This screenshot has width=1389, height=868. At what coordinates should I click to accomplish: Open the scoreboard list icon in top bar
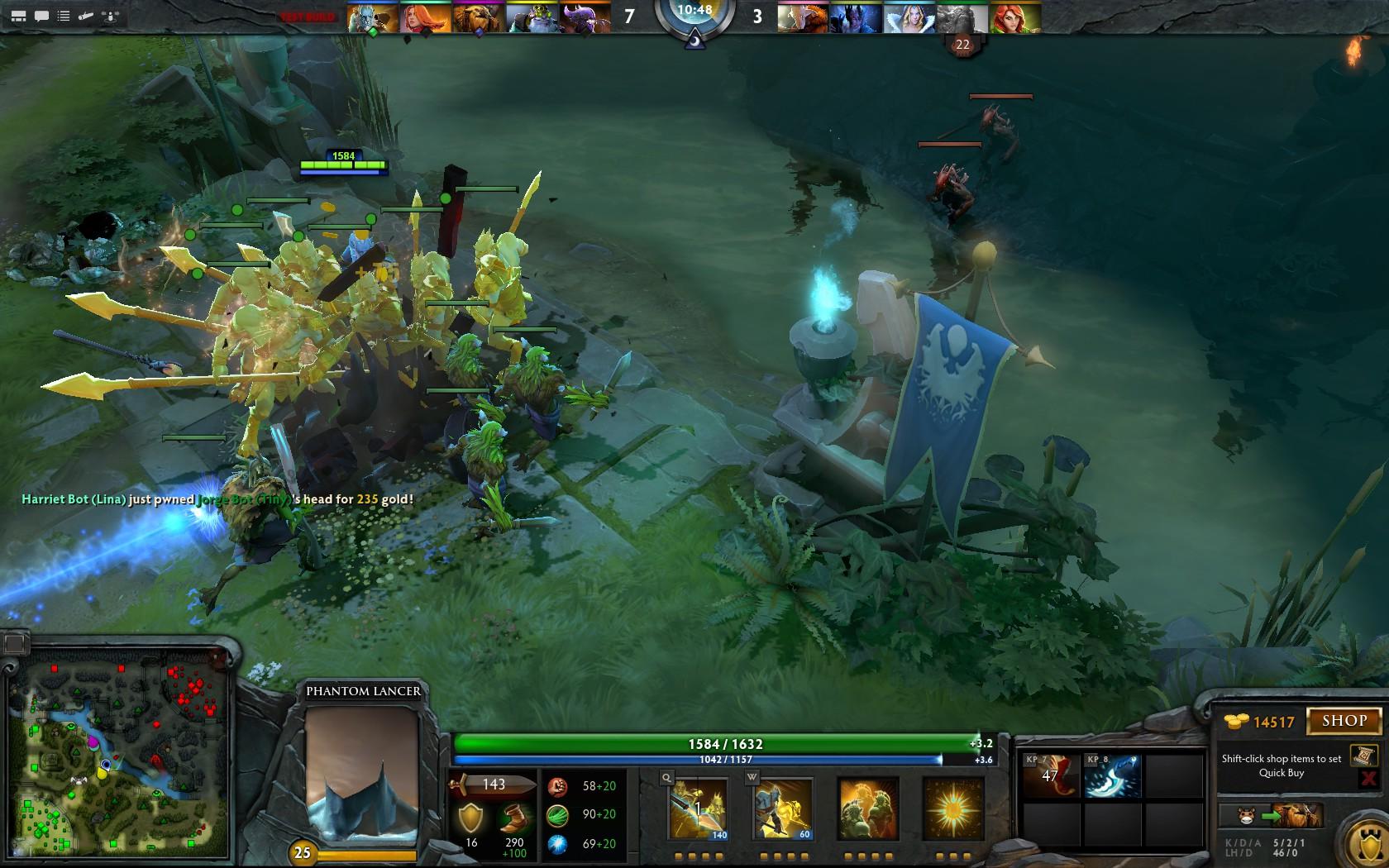click(x=64, y=16)
